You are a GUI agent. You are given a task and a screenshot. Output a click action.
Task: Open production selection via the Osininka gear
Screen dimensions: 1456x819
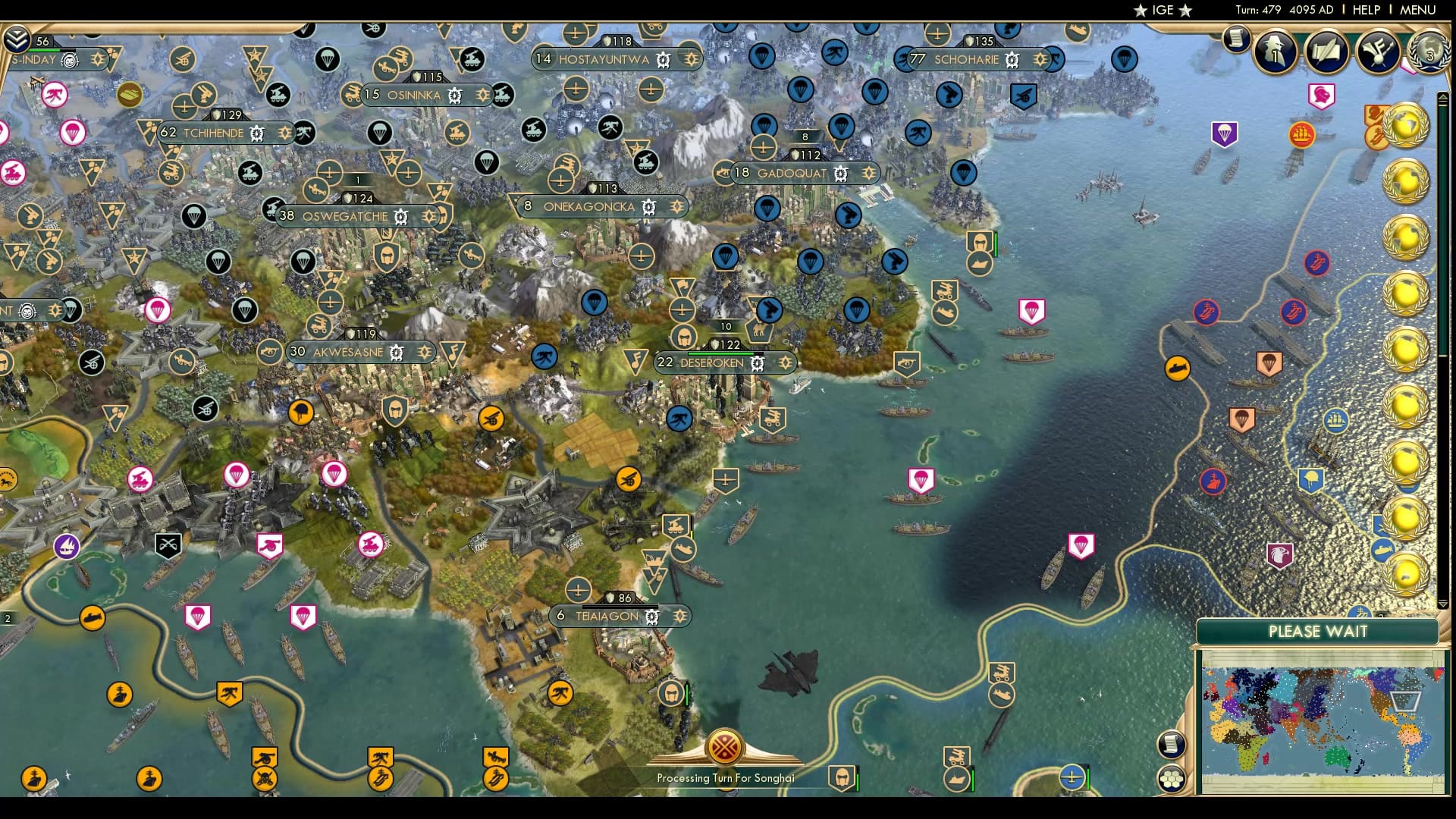pos(453,96)
